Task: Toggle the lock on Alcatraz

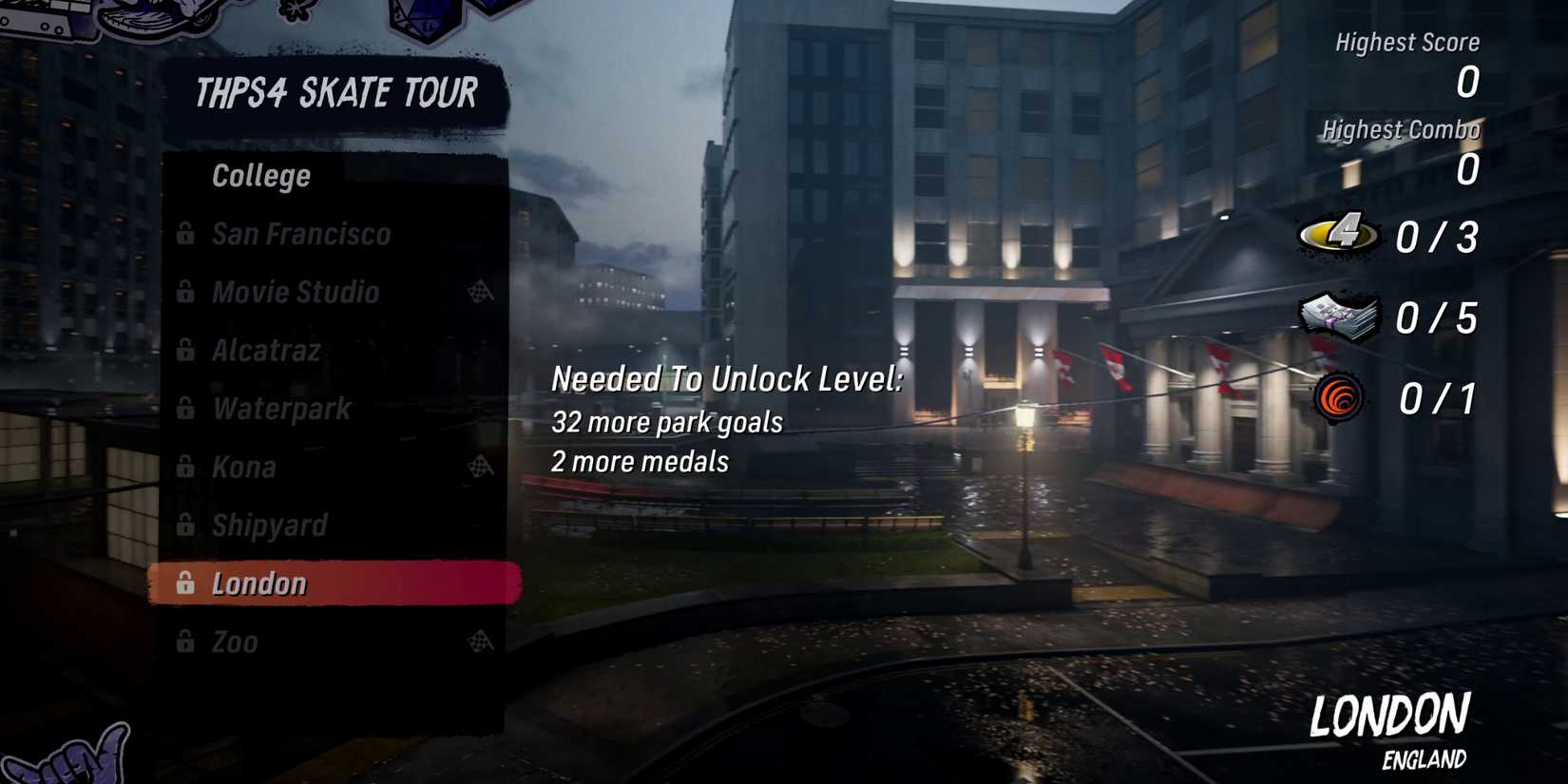Action: click(186, 351)
